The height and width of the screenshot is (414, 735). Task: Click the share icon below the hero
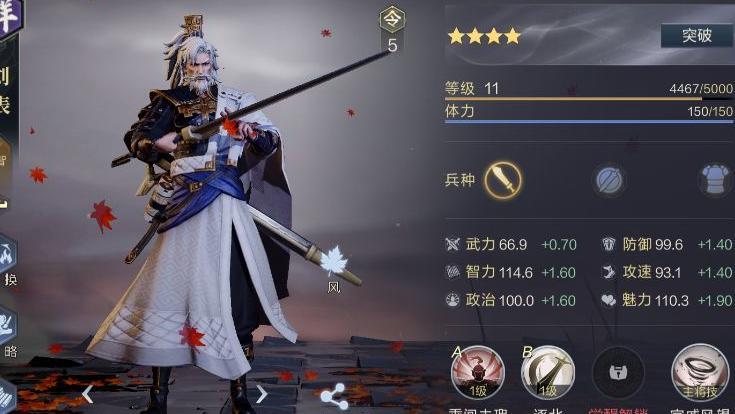coord(334,395)
